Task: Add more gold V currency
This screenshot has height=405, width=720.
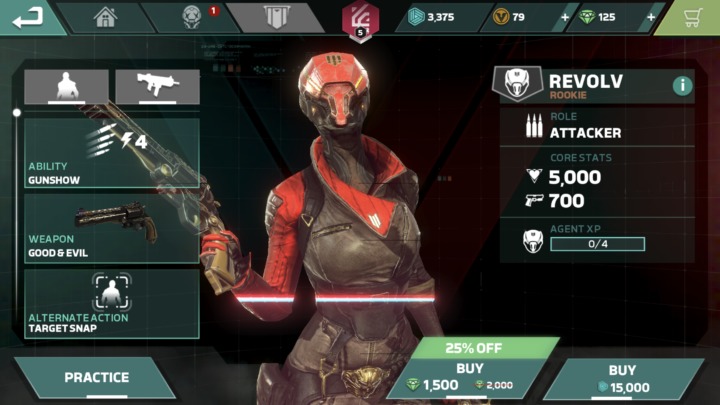Action: [x=566, y=17]
